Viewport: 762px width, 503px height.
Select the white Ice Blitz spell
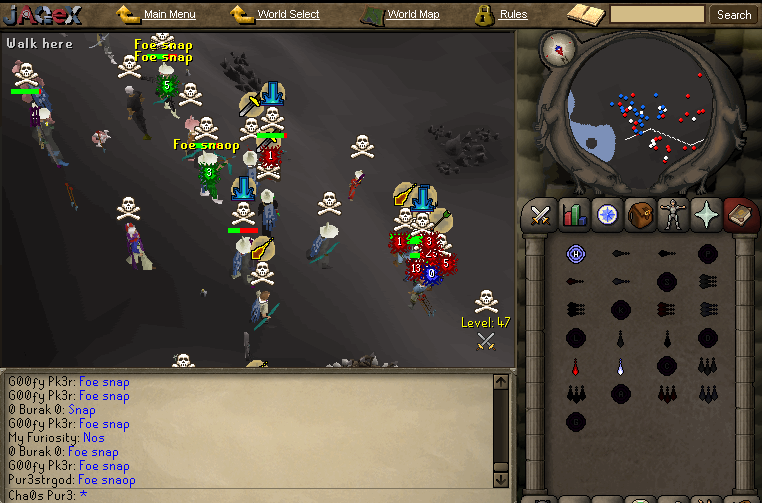pos(620,366)
